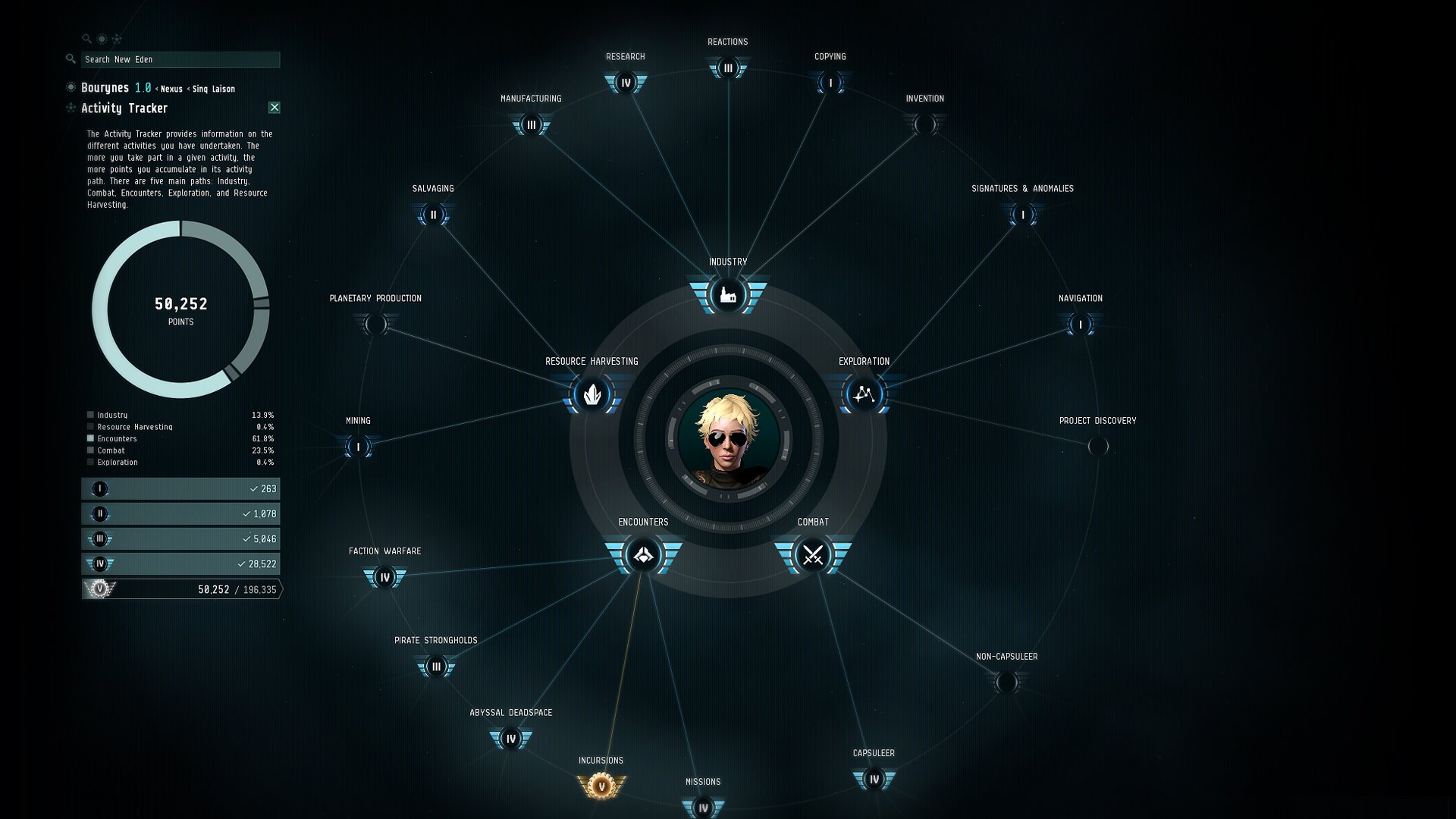Select the Faction Warfare activity node
The width and height of the screenshot is (1456, 819).
click(x=385, y=577)
